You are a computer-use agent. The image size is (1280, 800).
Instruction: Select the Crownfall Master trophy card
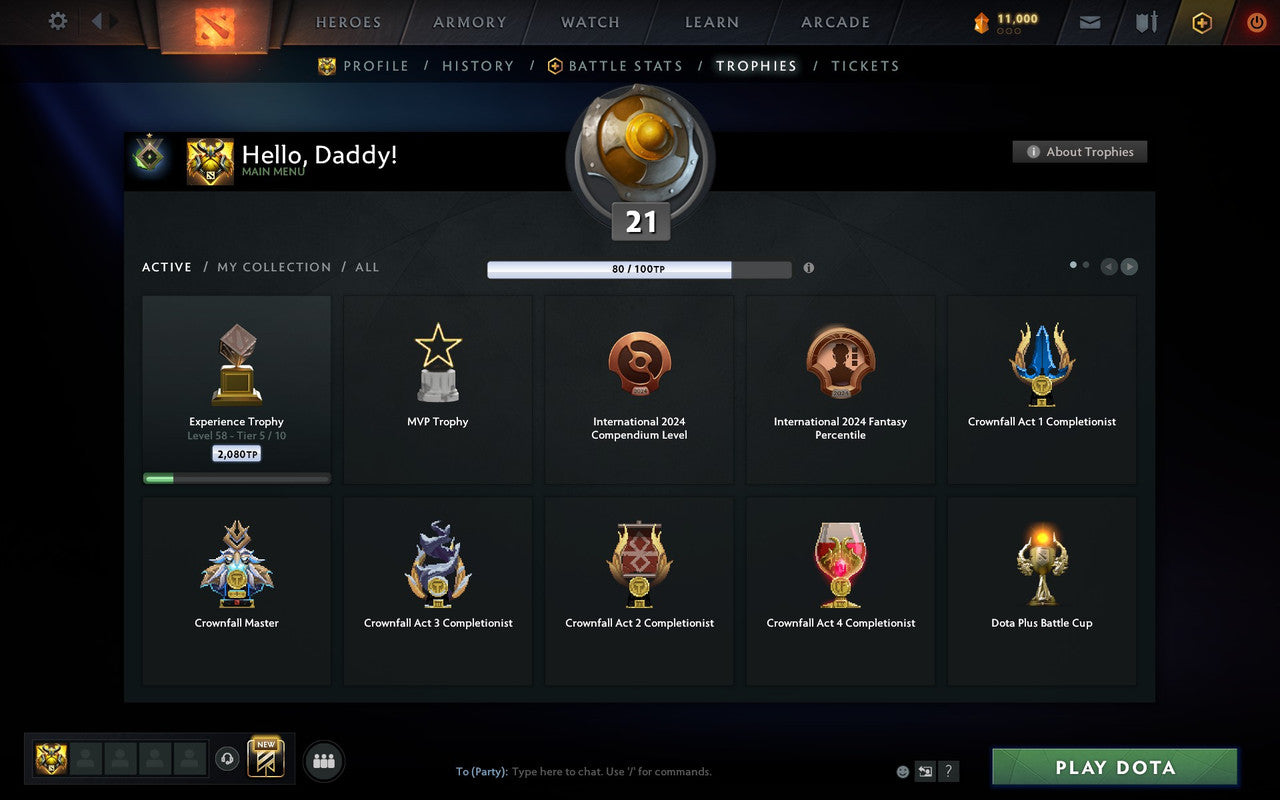(x=236, y=590)
